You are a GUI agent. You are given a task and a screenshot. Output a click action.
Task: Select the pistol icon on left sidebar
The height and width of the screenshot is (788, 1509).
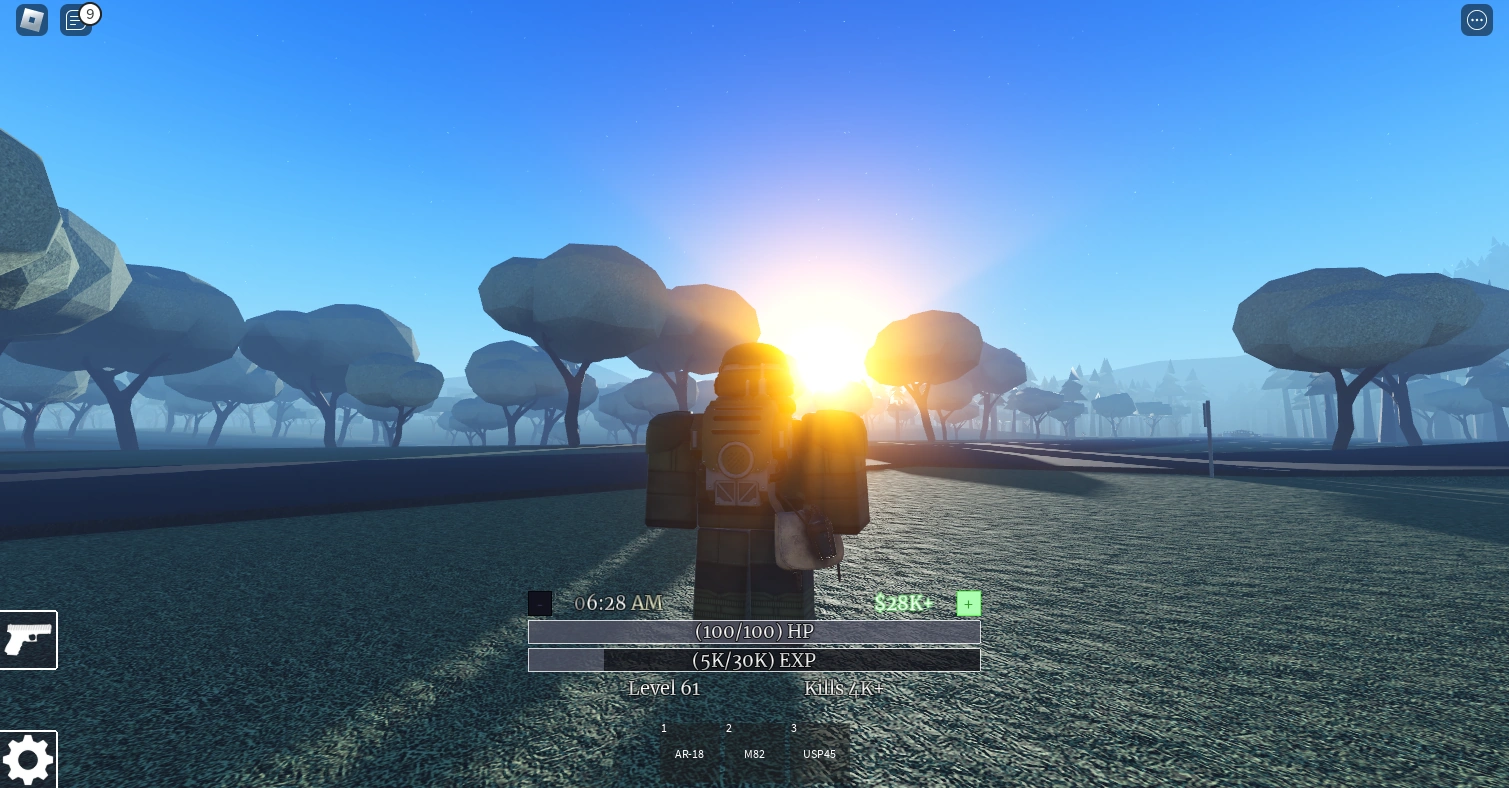tap(27, 639)
